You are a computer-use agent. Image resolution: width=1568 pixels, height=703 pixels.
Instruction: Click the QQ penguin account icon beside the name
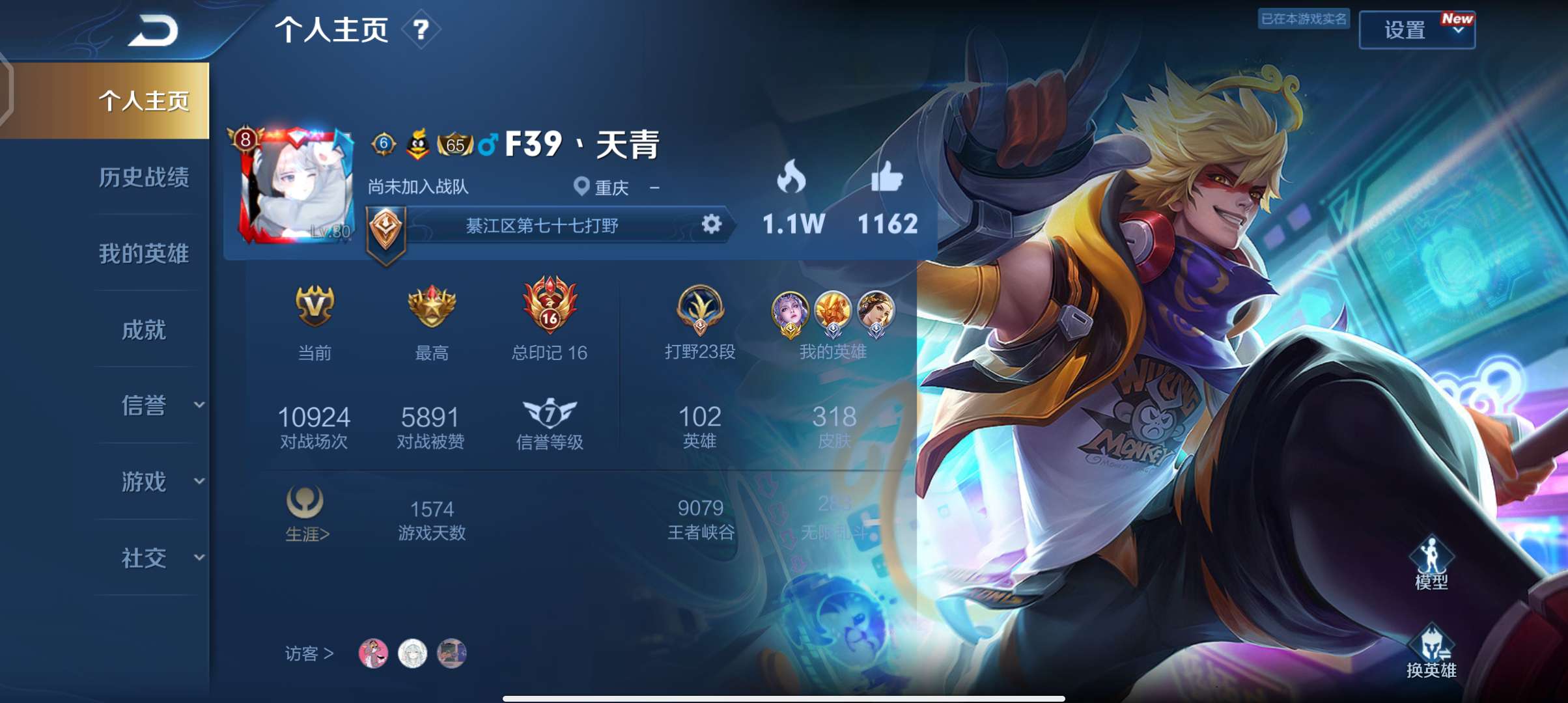pyautogui.click(x=417, y=145)
